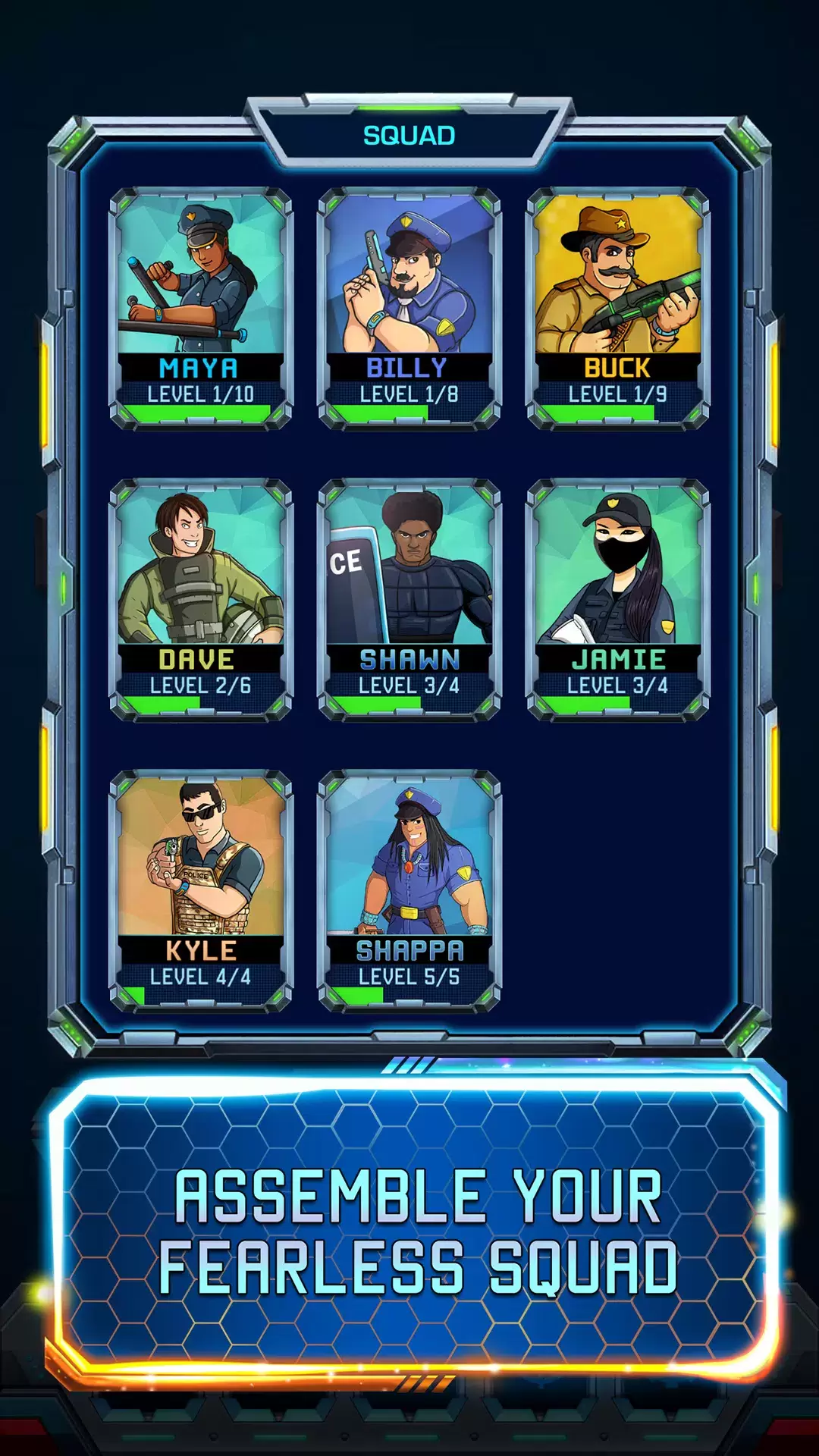Choose the Billy character card
This screenshot has height=1456, width=819.
pos(409,307)
